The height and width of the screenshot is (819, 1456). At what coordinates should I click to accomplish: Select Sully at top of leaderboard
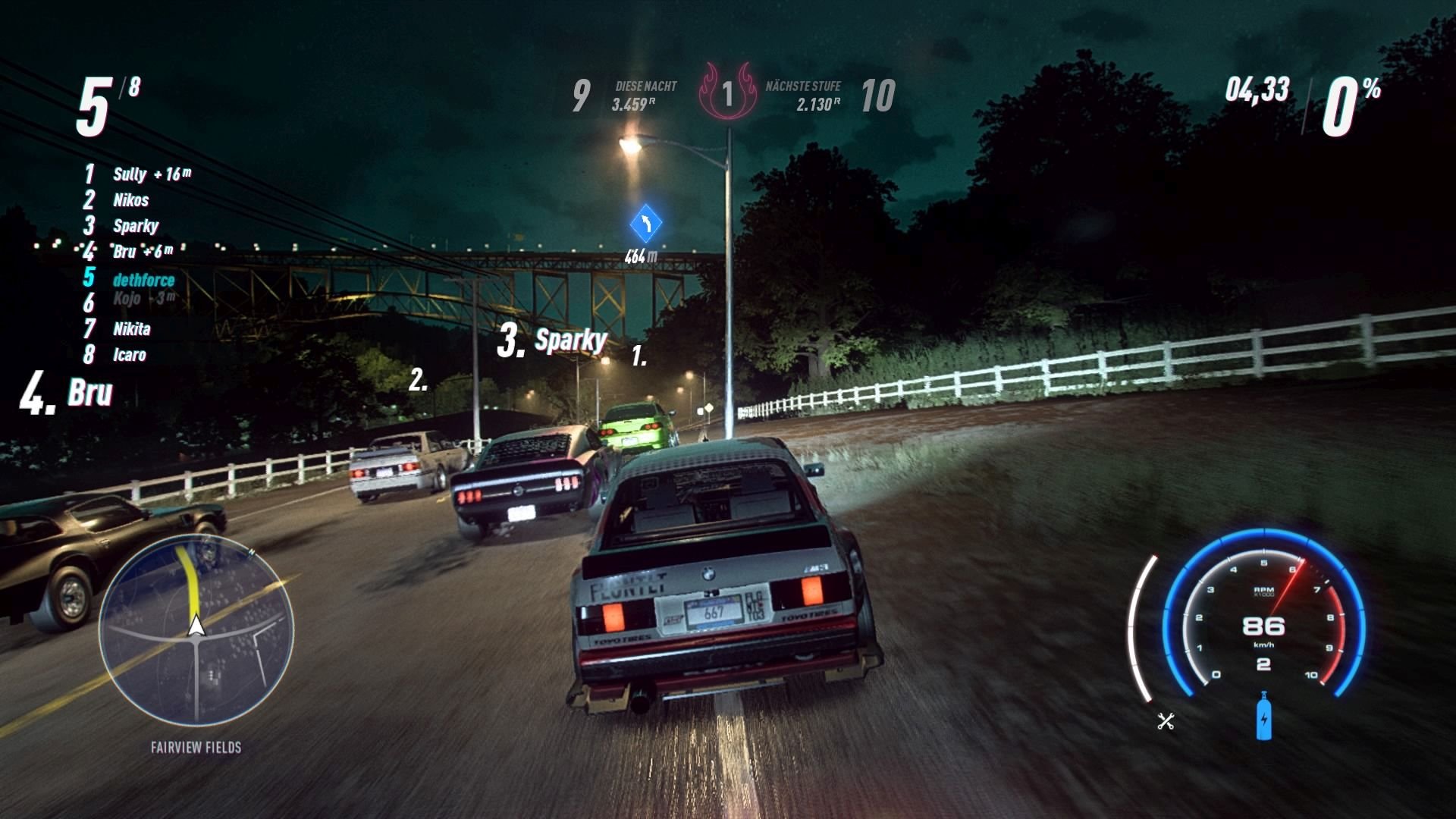tap(130, 174)
